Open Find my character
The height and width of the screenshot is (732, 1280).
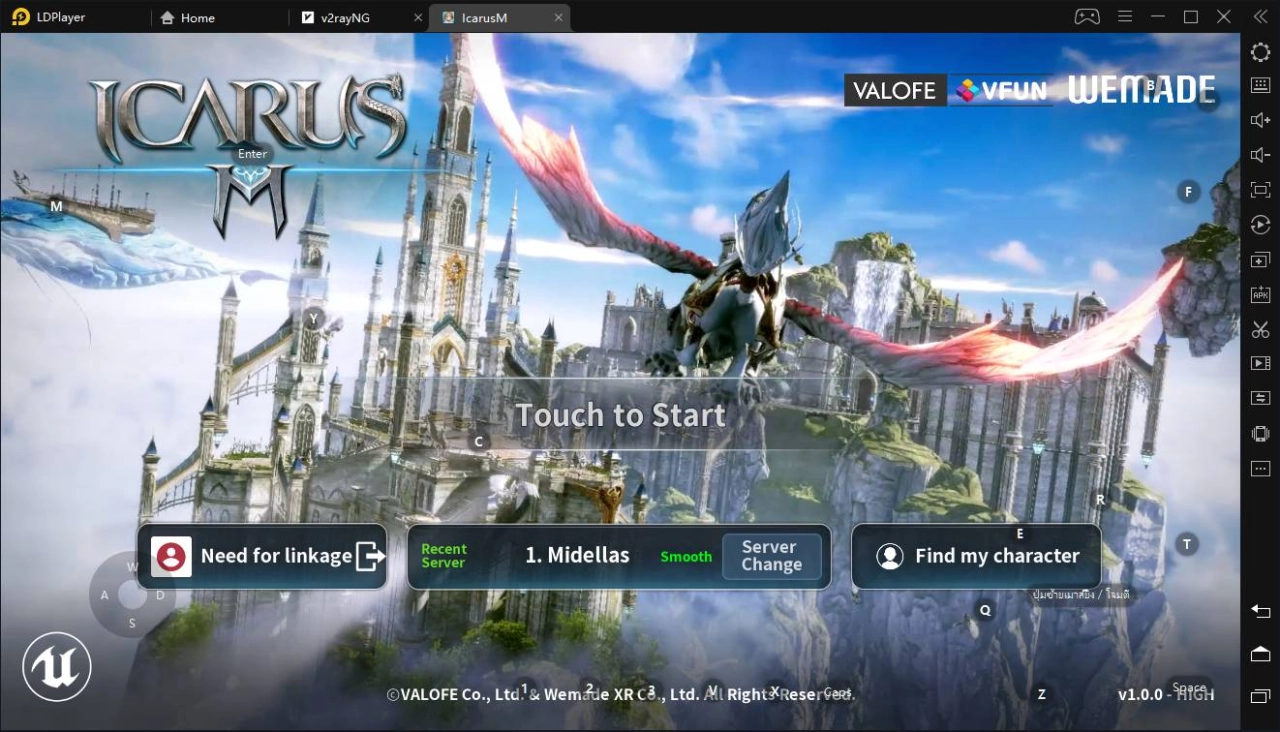(x=975, y=556)
